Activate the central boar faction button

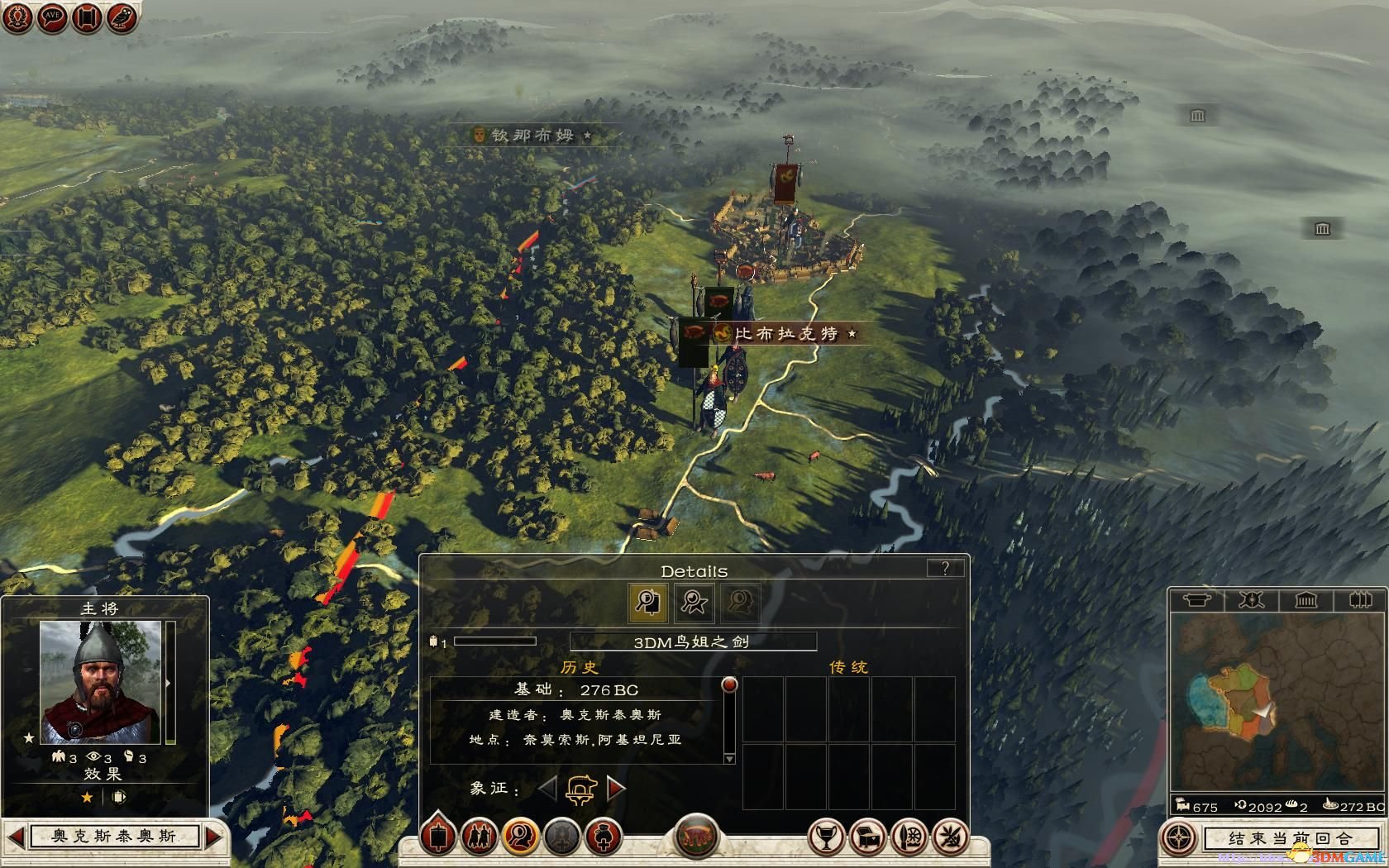696,837
